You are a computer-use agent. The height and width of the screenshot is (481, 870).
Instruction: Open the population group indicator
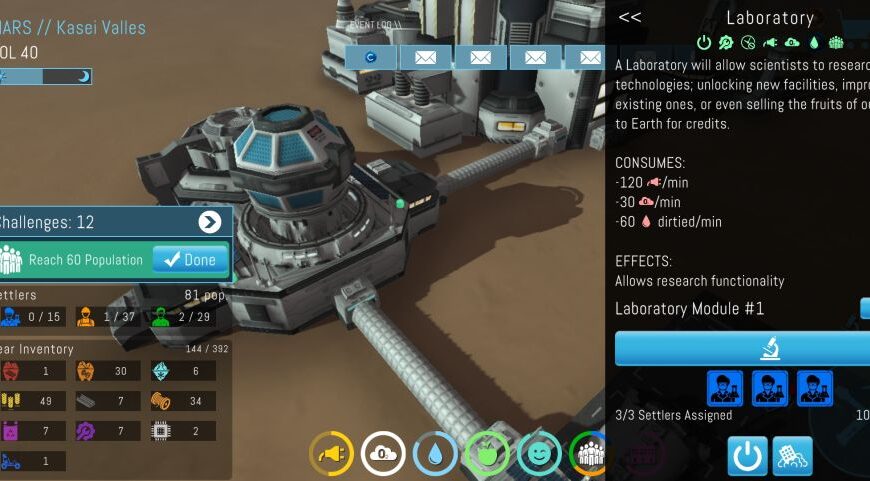[x=591, y=453]
